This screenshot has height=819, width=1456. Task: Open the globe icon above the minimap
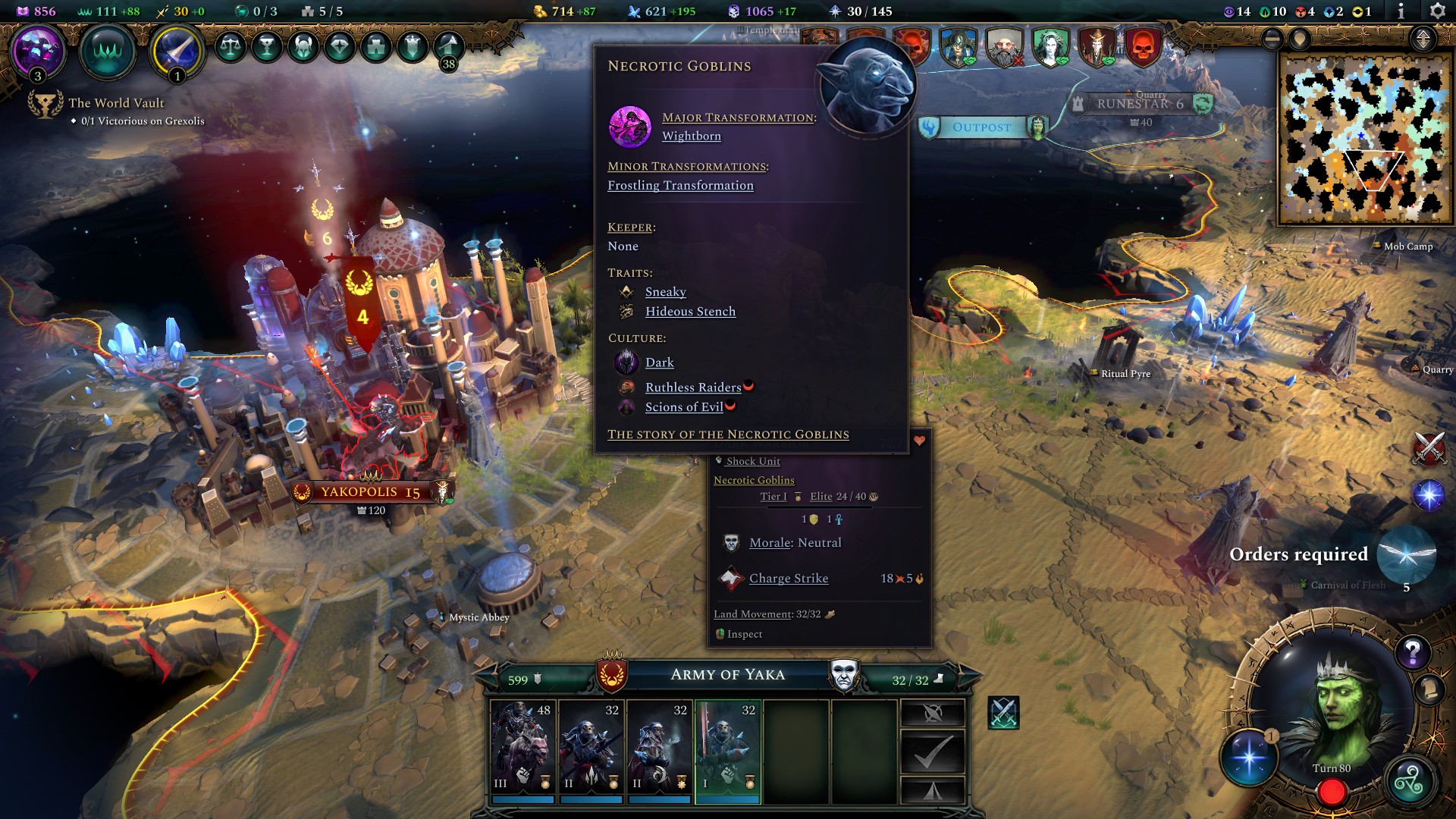[x=1300, y=39]
